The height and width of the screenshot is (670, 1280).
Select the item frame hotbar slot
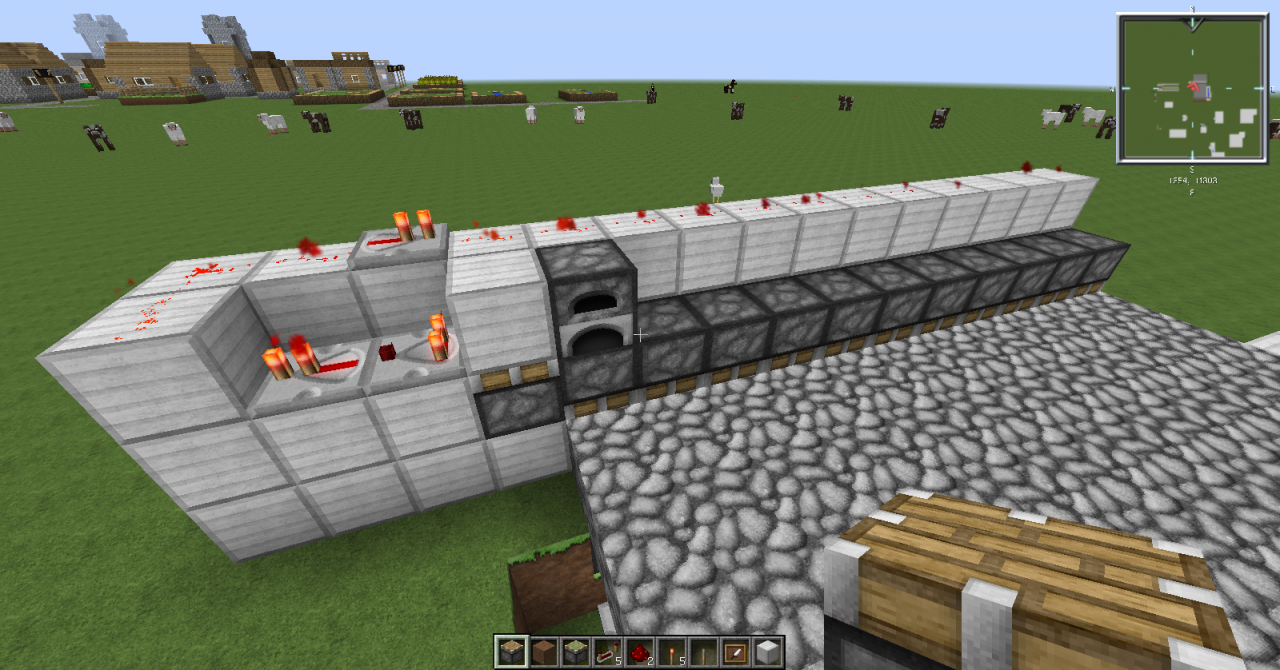pyautogui.click(x=735, y=651)
